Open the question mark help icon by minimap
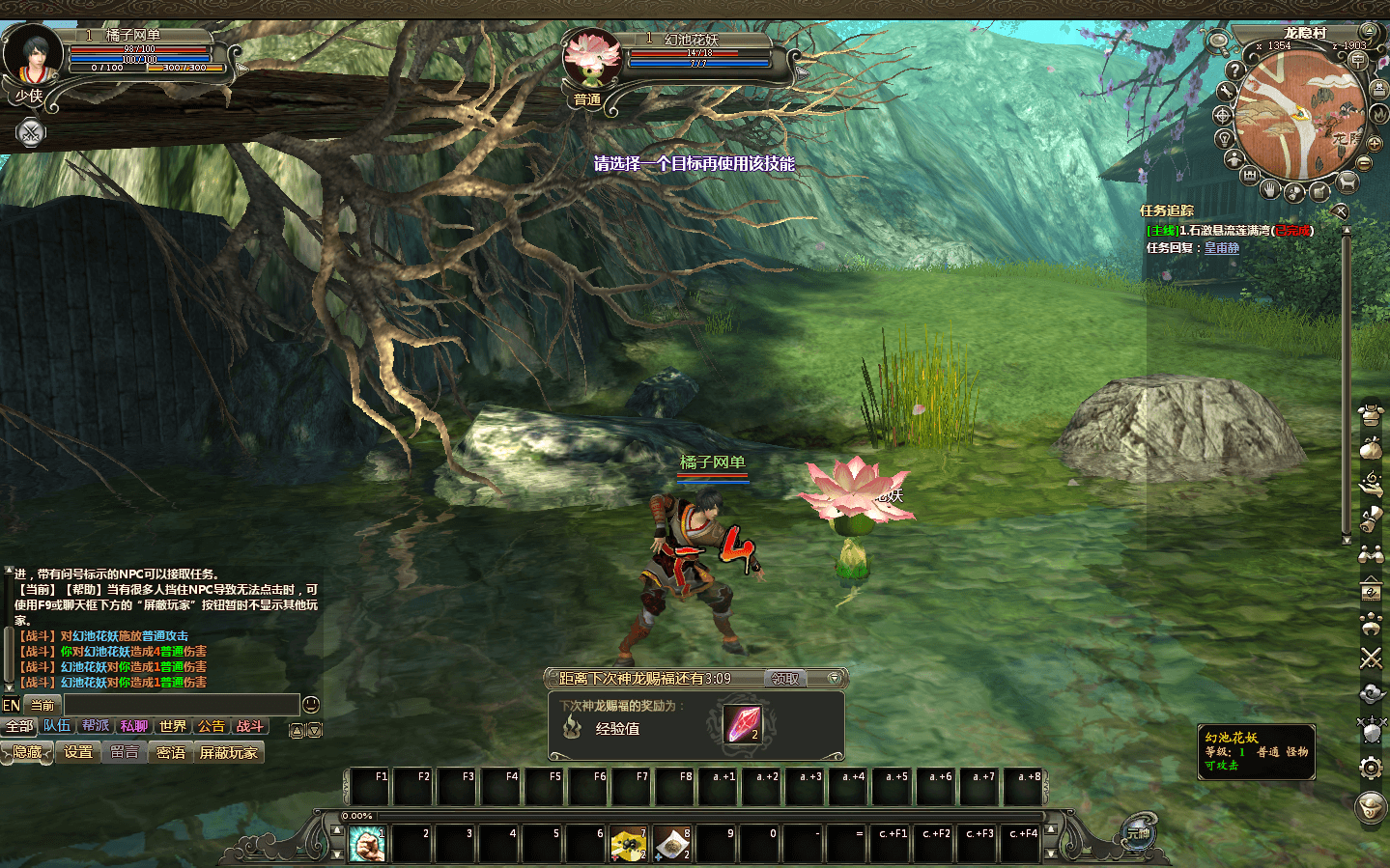 [1234, 70]
